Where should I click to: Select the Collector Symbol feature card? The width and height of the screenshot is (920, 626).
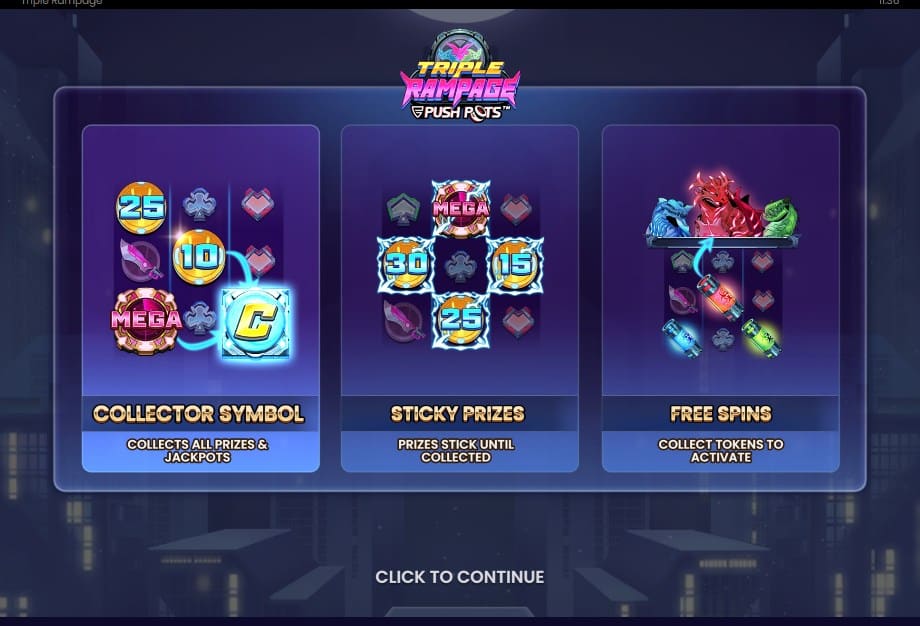[x=200, y=298]
